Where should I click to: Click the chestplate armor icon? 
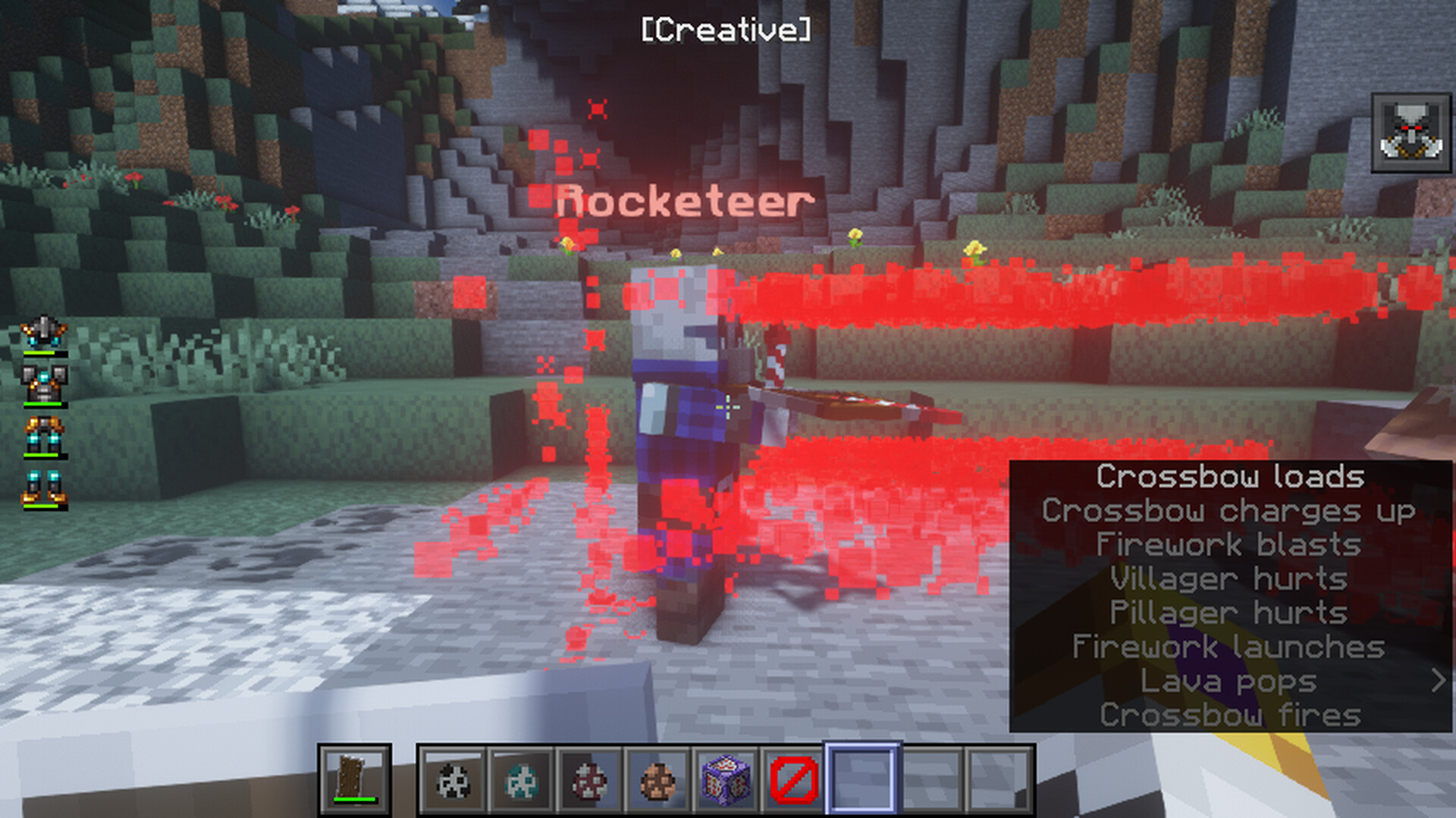(x=44, y=384)
